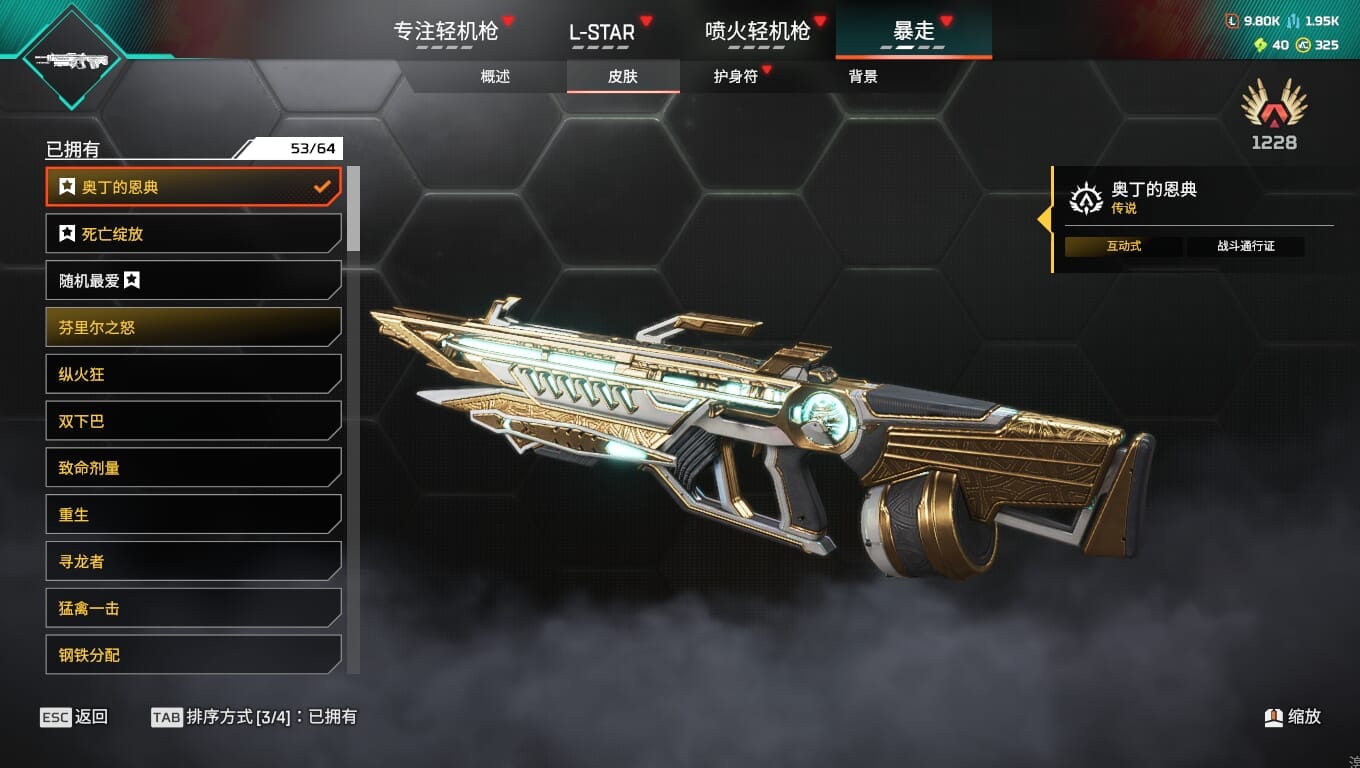Select the 纵火狂 skin entry
Image resolution: width=1360 pixels, height=768 pixels.
click(x=193, y=374)
